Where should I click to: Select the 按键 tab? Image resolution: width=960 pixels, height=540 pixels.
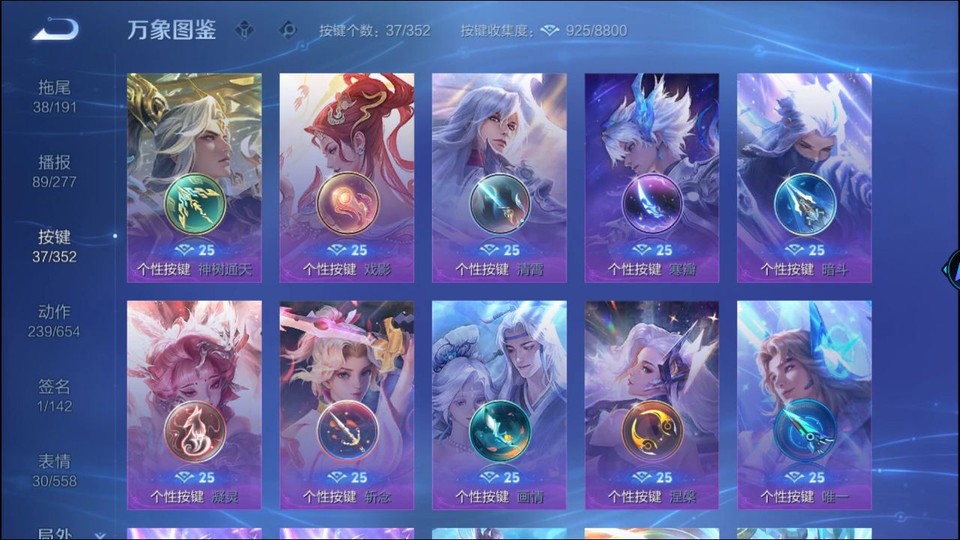(x=55, y=246)
